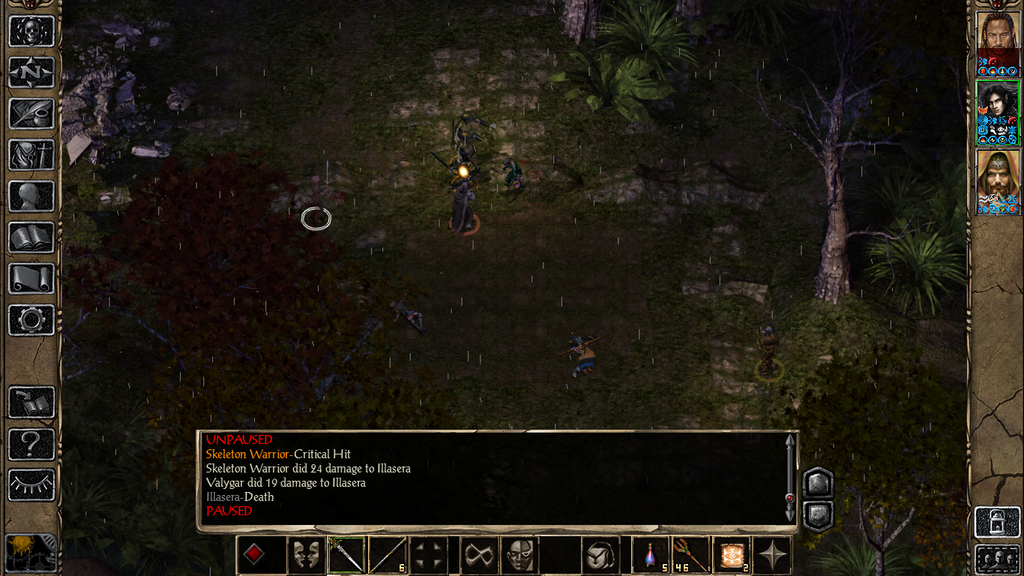Viewport: 1024px width, 576px height.
Task: Select the top red-bearded character portrait
Action: click(x=997, y=43)
